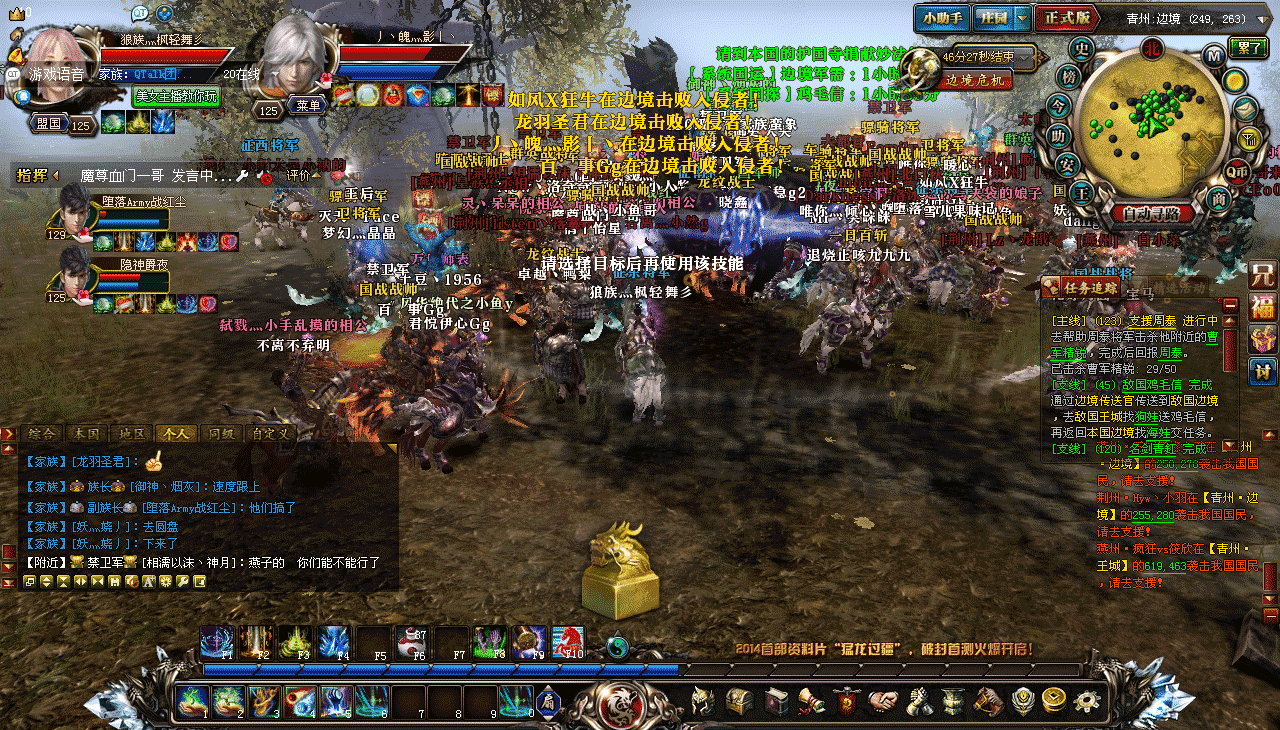Click the red 正式版 button
Viewport: 1280px width, 730px height.
click(x=1067, y=18)
